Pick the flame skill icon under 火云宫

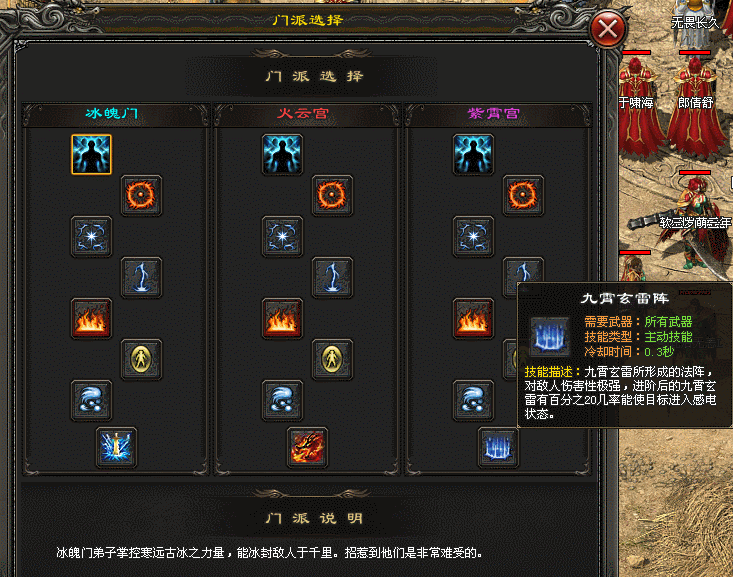(x=282, y=319)
